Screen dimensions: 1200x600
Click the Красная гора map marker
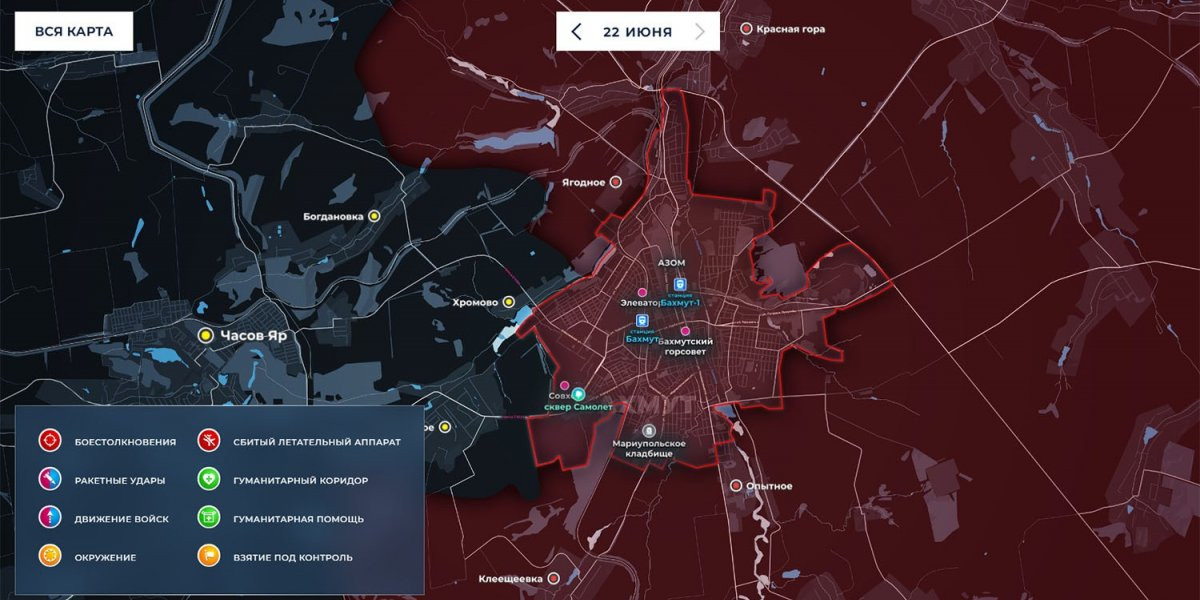pyautogui.click(x=746, y=29)
